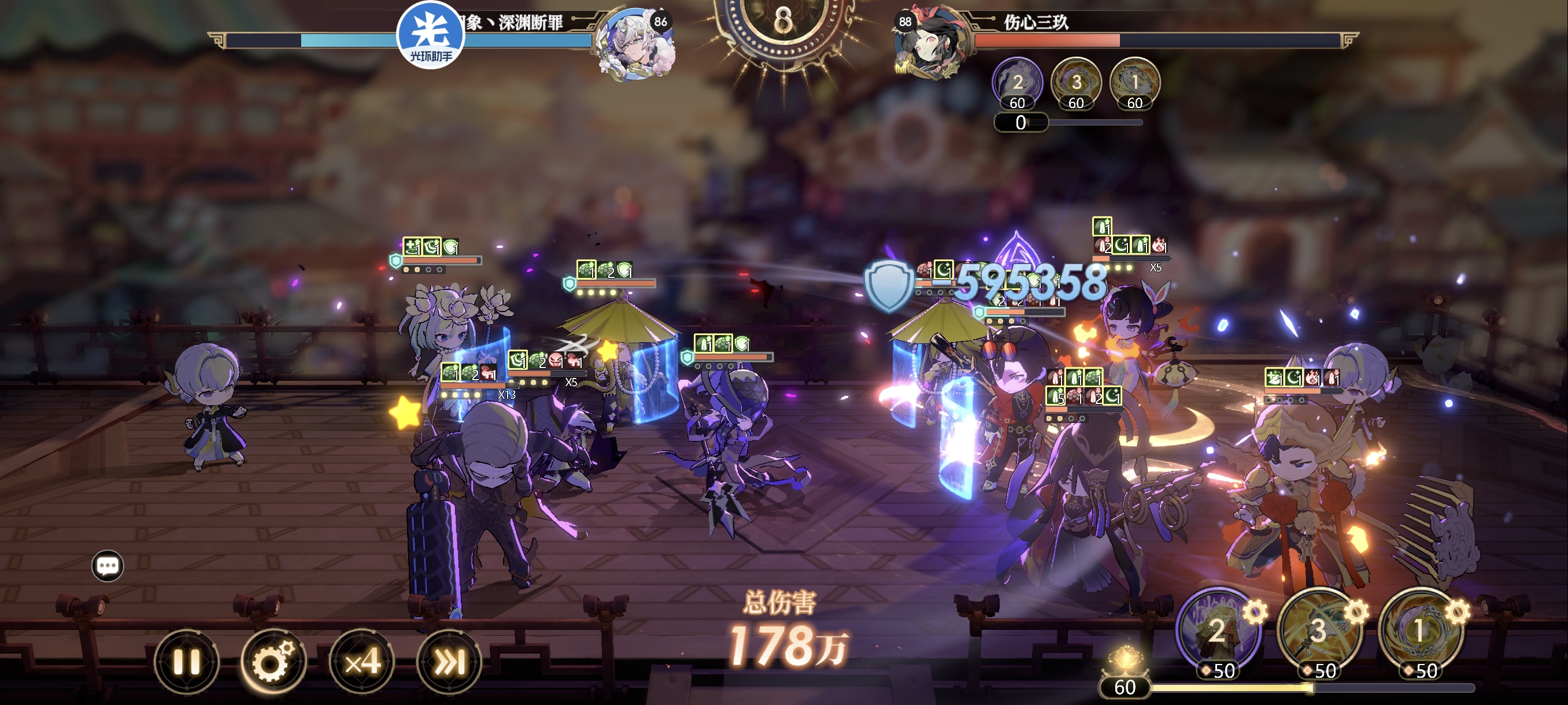Open the chat bubble
The width and height of the screenshot is (1568, 705).
[108, 566]
